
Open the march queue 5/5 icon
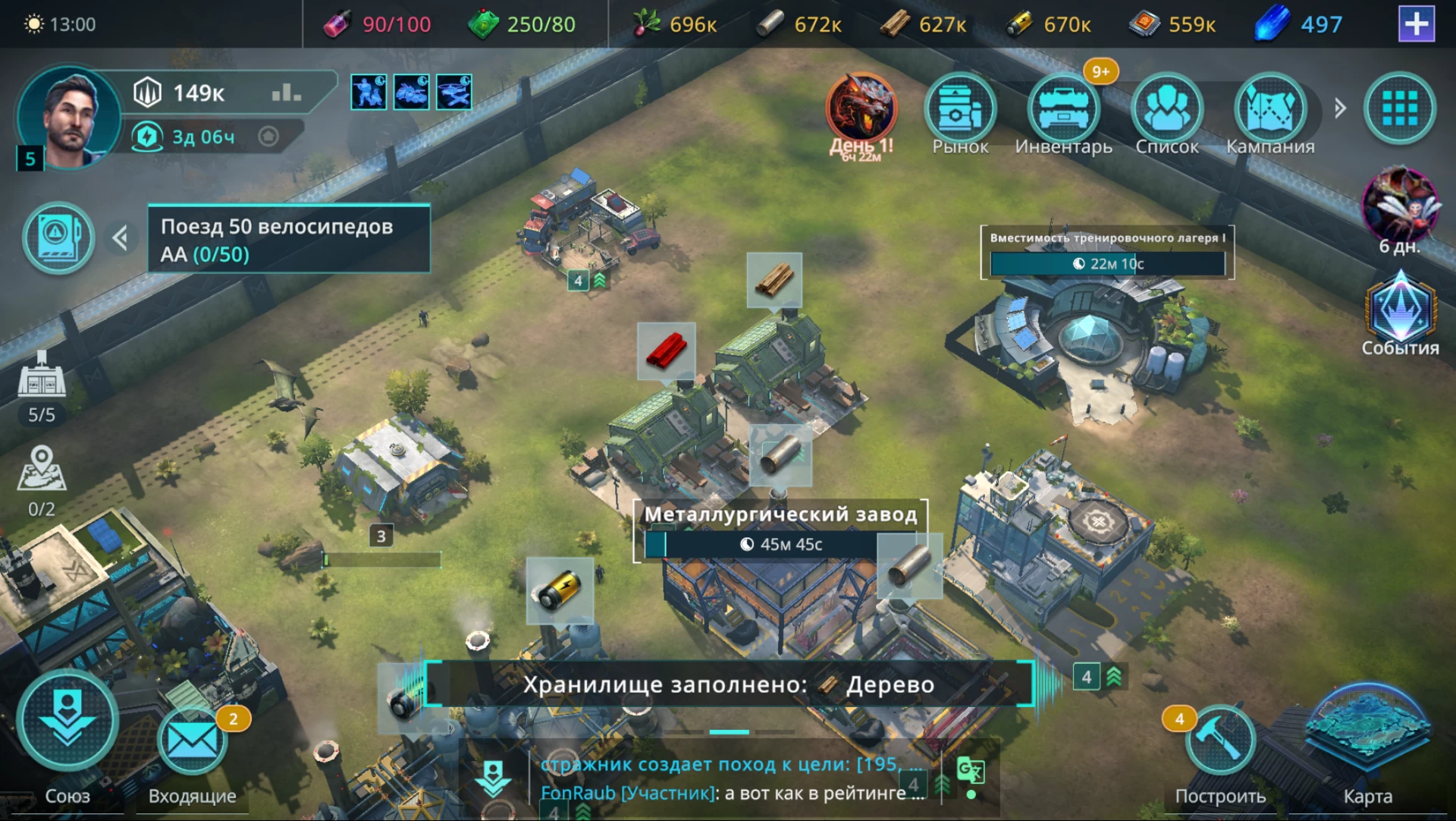(x=42, y=383)
